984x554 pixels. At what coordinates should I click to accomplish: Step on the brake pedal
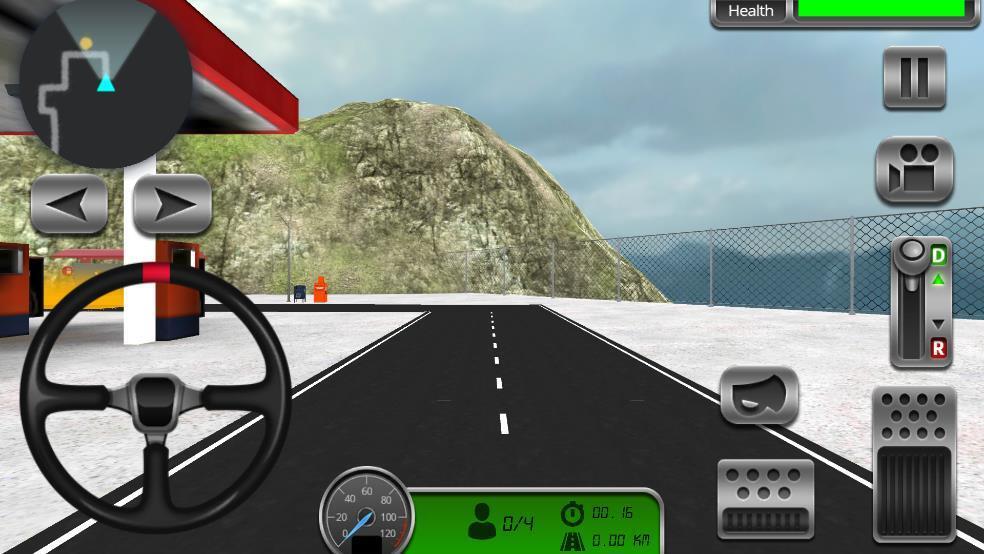pos(765,499)
